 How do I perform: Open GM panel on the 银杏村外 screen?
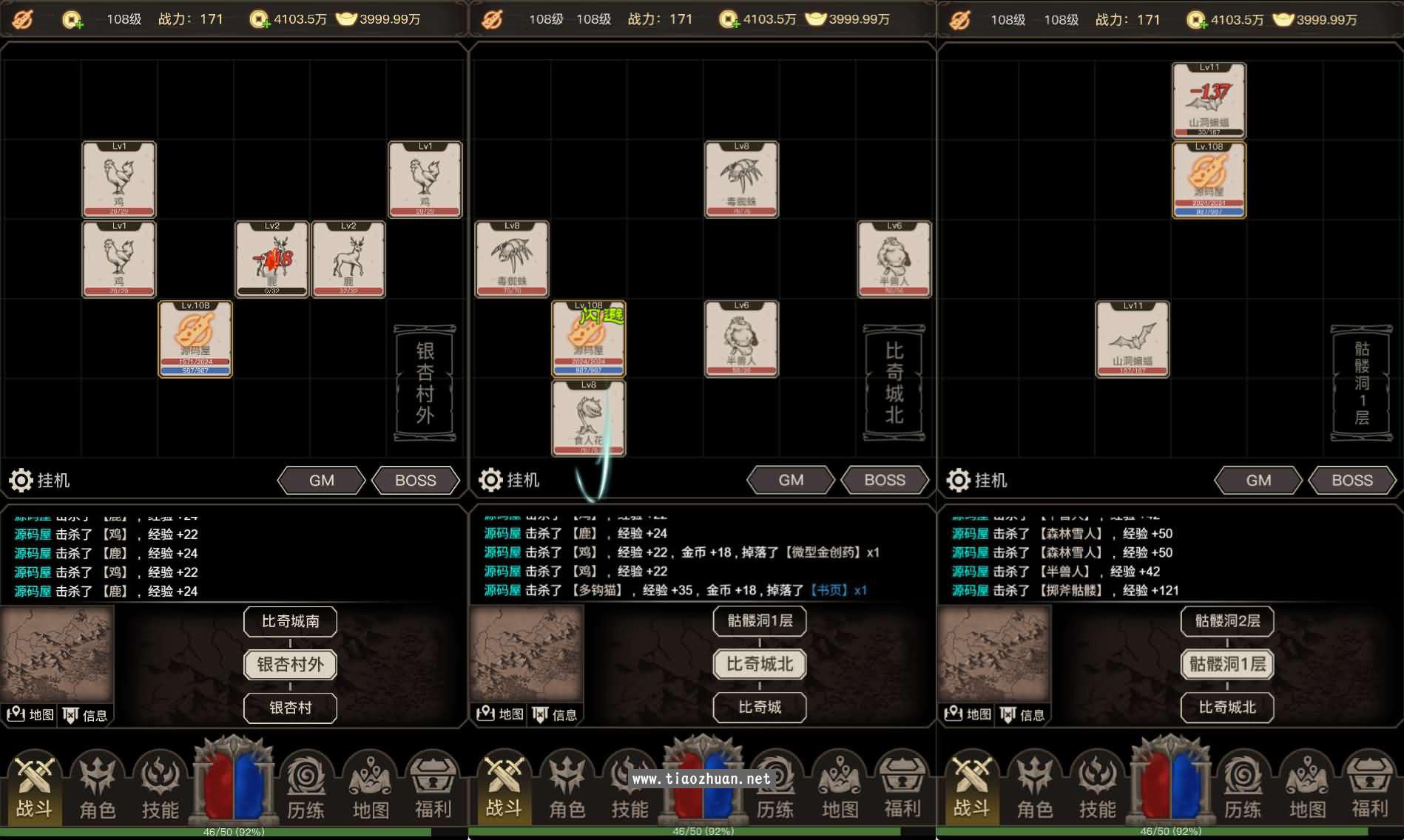[321, 481]
